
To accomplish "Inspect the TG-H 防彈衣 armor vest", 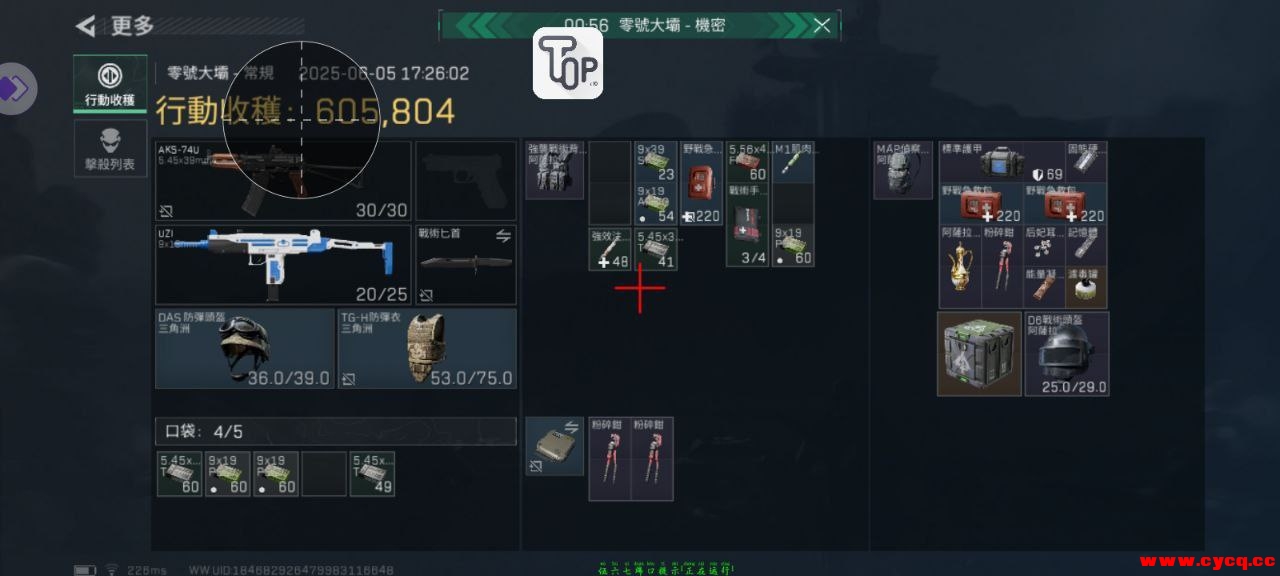I will 427,348.
